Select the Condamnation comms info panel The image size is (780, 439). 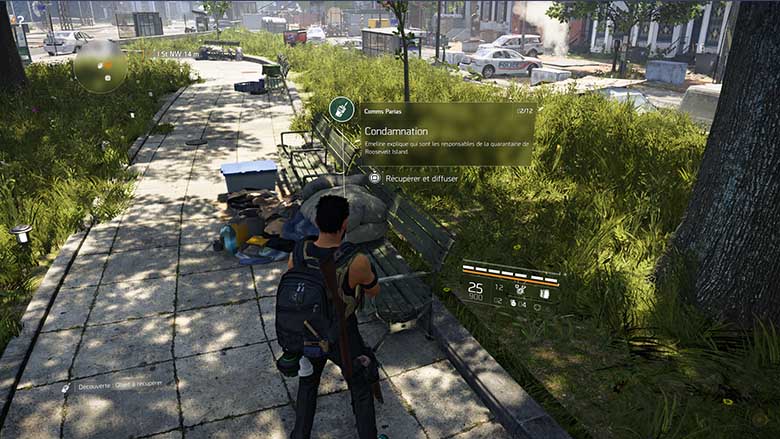coord(446,134)
